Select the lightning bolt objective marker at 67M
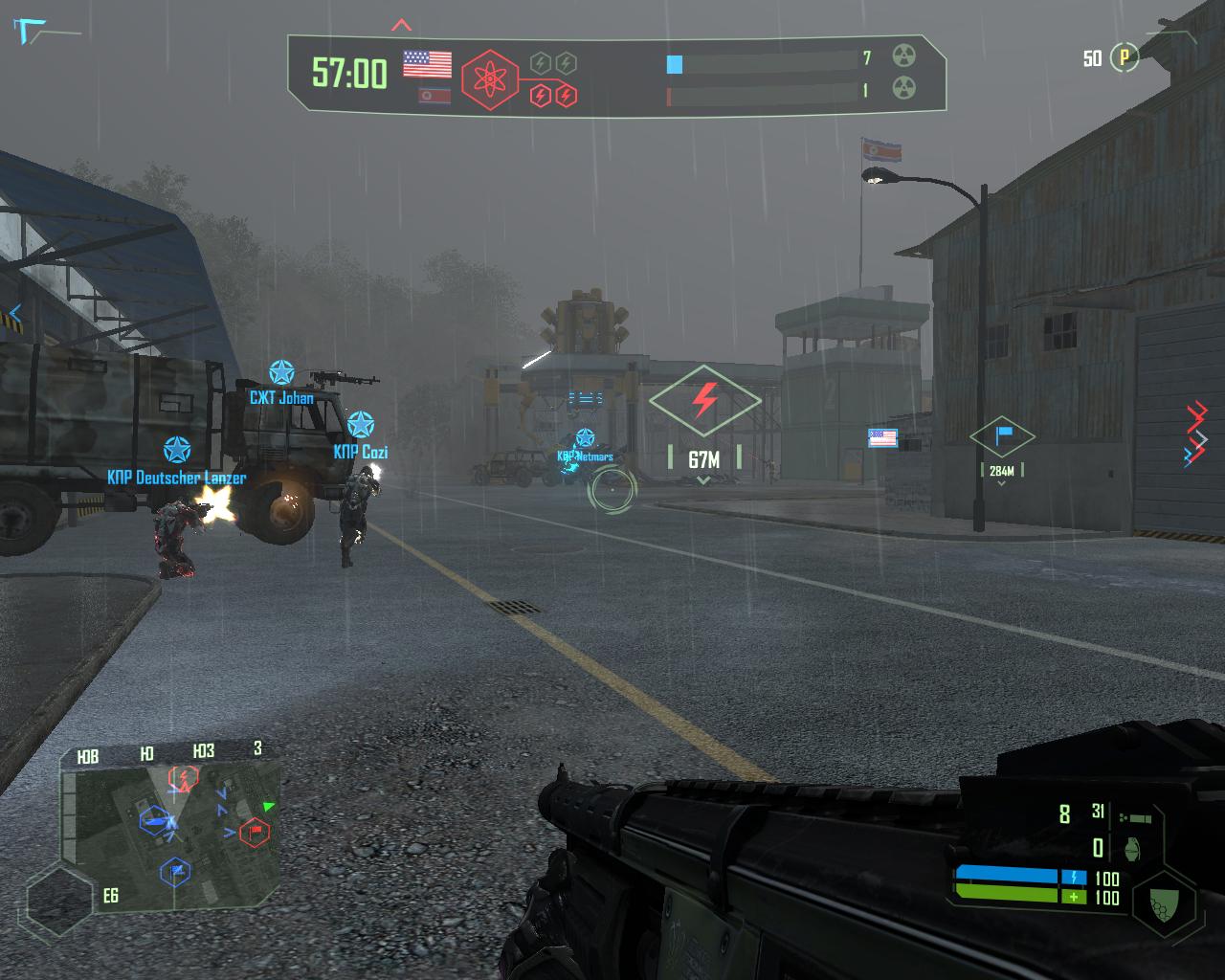The height and width of the screenshot is (980, 1225). coord(705,401)
